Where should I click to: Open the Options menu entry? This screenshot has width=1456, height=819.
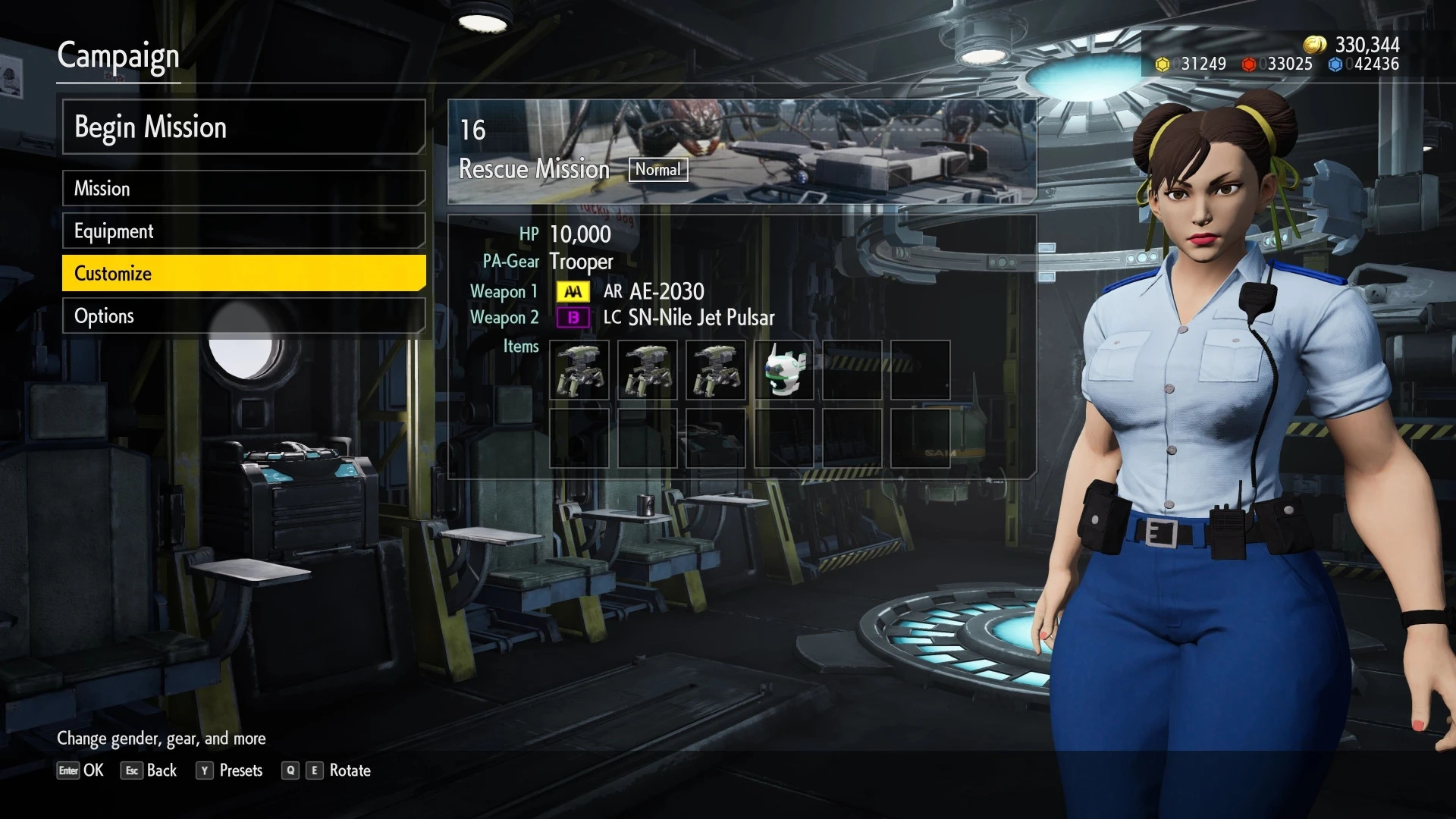click(243, 316)
